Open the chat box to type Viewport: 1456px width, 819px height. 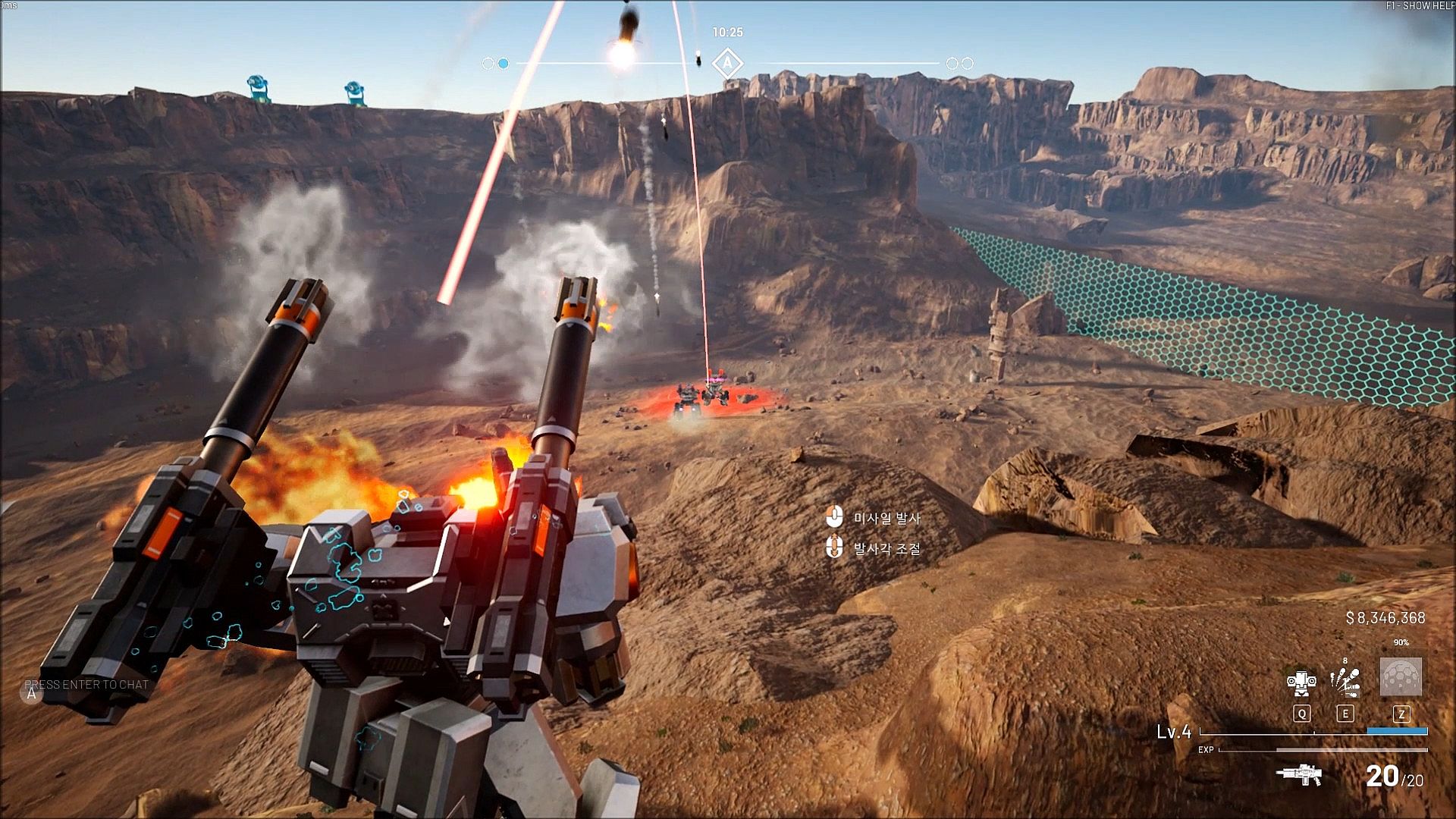pos(86,685)
